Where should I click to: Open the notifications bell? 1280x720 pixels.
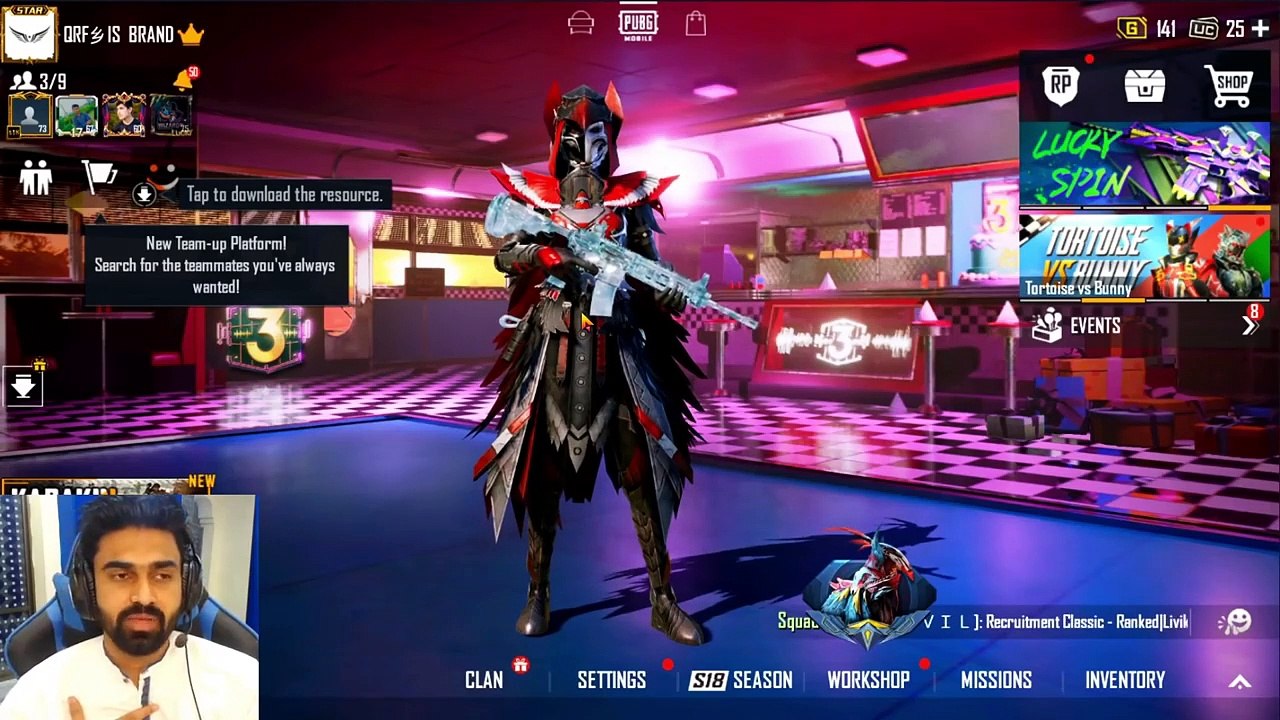[x=184, y=79]
